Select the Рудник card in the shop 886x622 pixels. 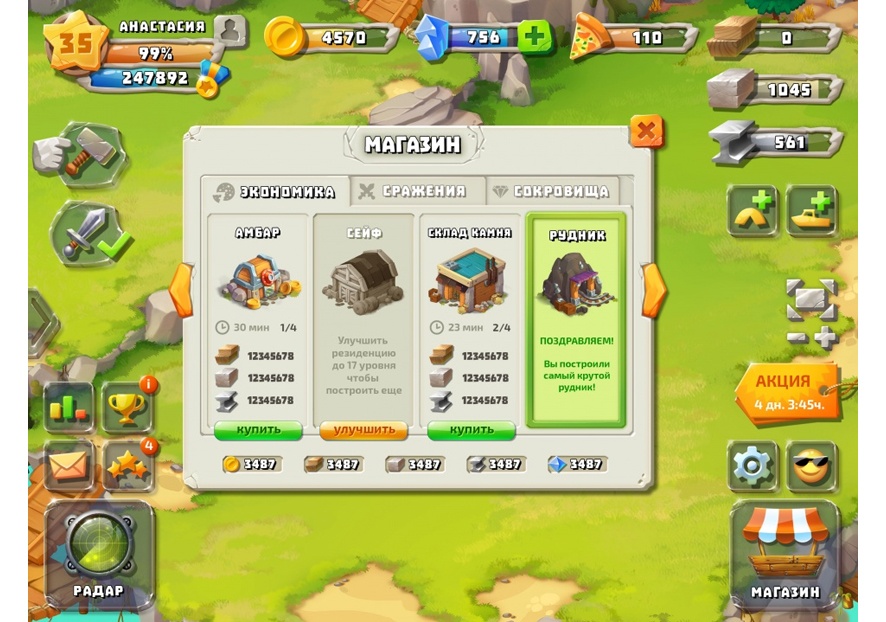pyautogui.click(x=576, y=320)
